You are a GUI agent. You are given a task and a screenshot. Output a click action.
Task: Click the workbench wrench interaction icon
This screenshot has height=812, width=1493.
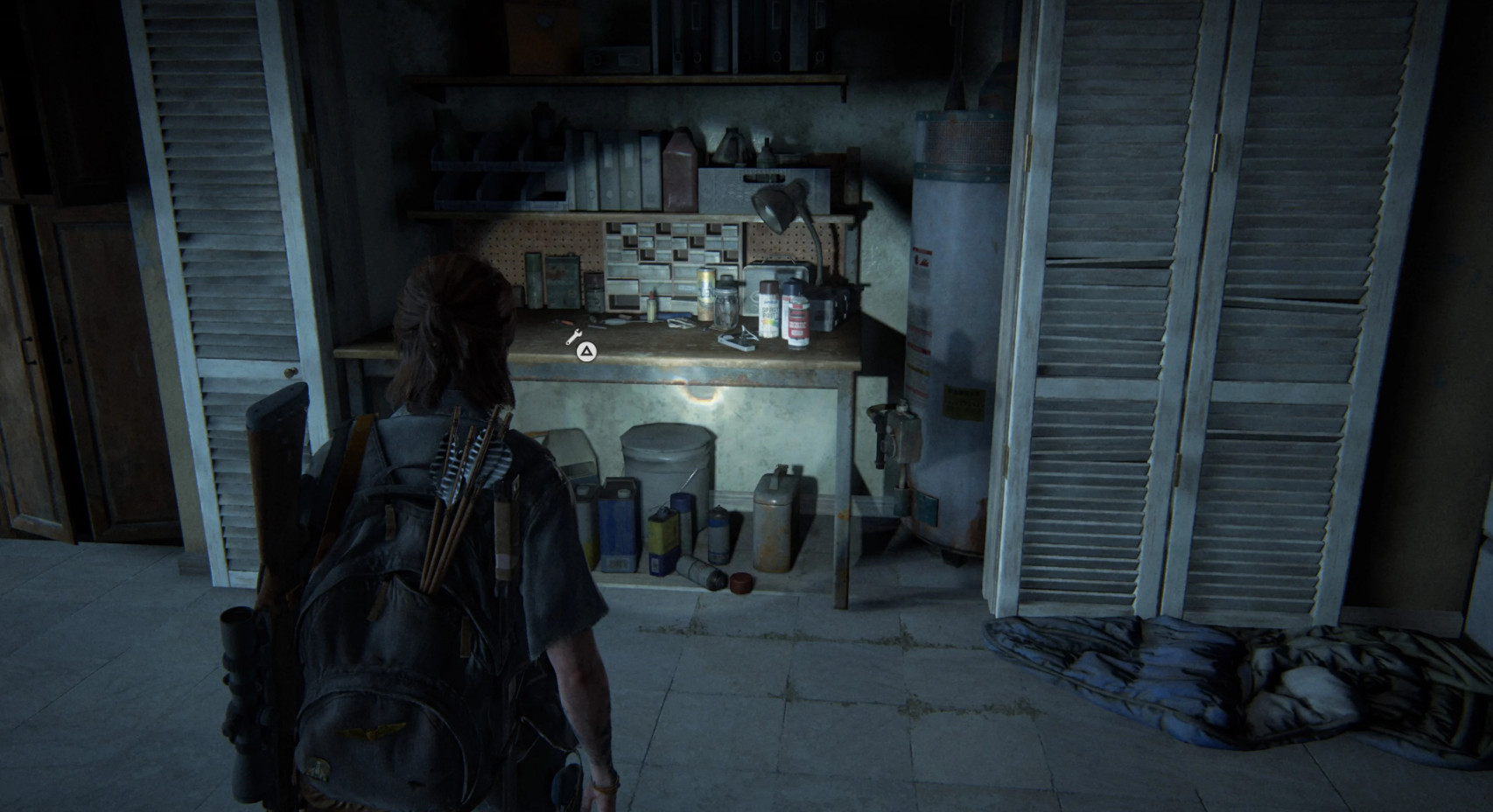point(574,337)
